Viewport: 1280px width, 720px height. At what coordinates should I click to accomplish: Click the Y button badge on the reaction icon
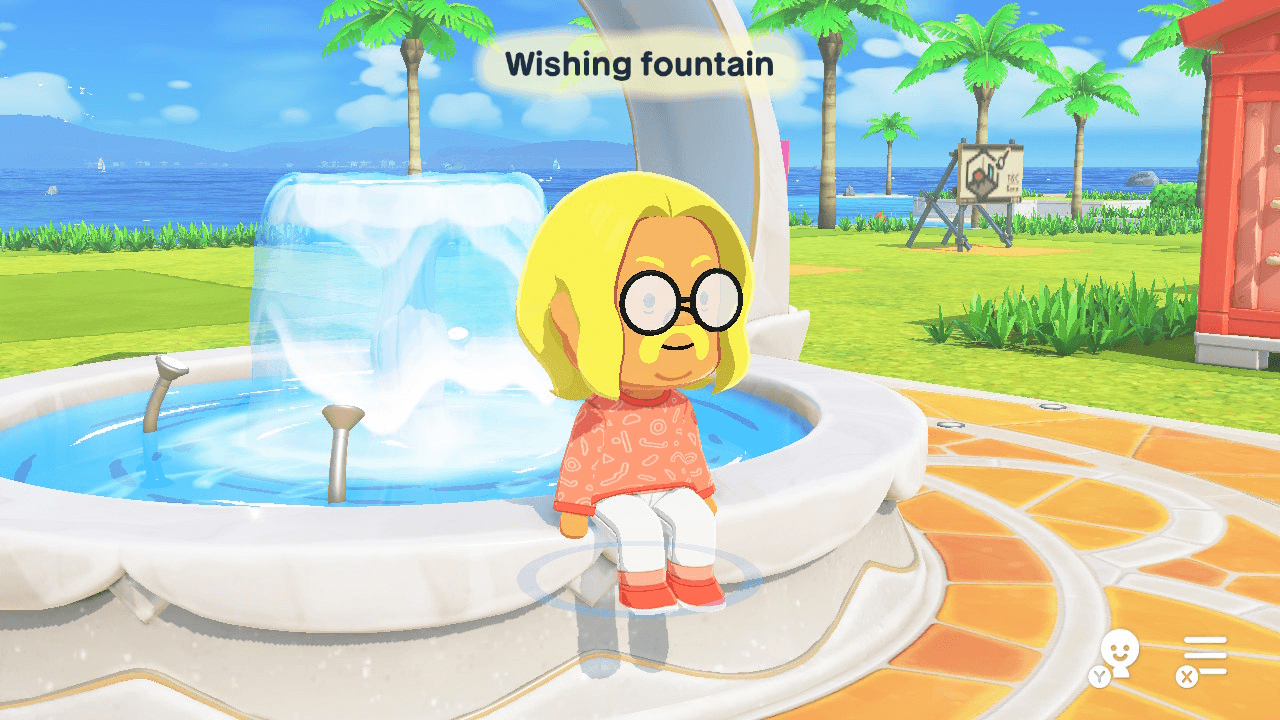1099,676
